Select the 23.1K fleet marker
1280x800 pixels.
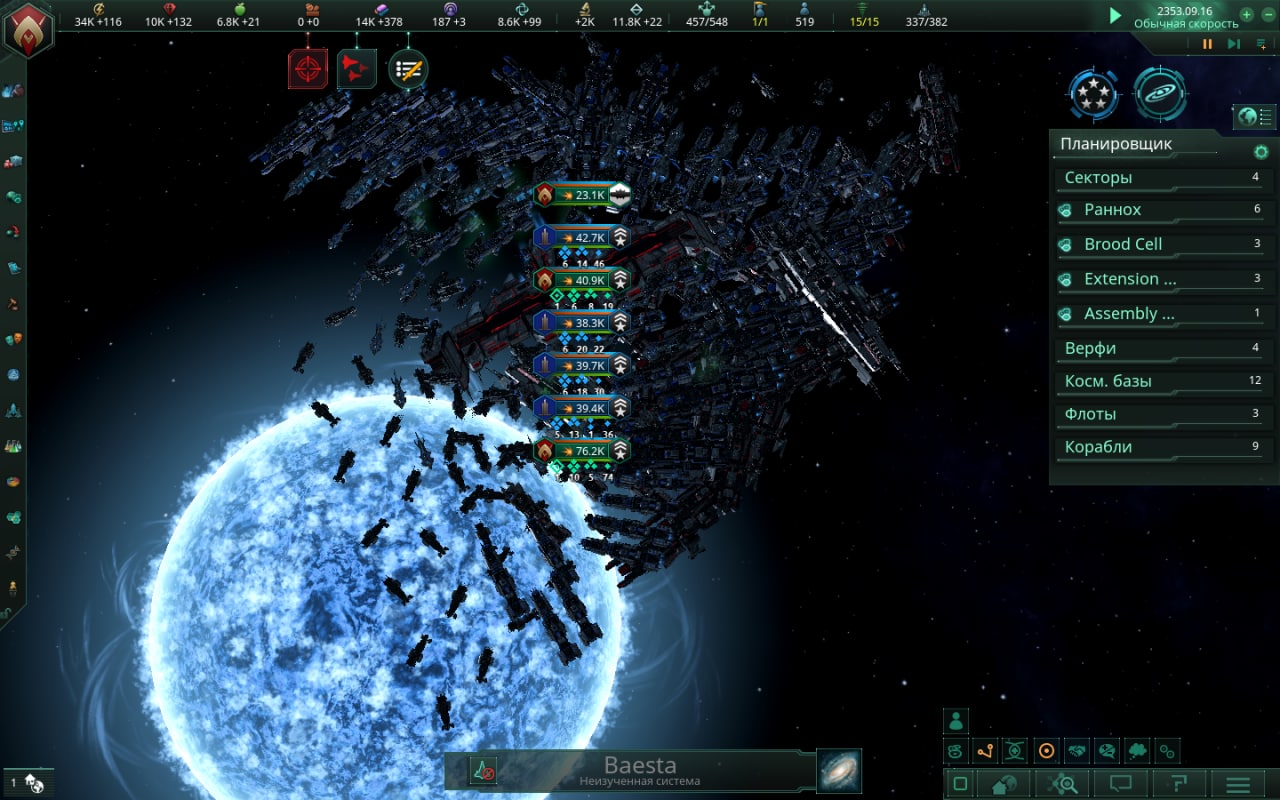tap(582, 195)
